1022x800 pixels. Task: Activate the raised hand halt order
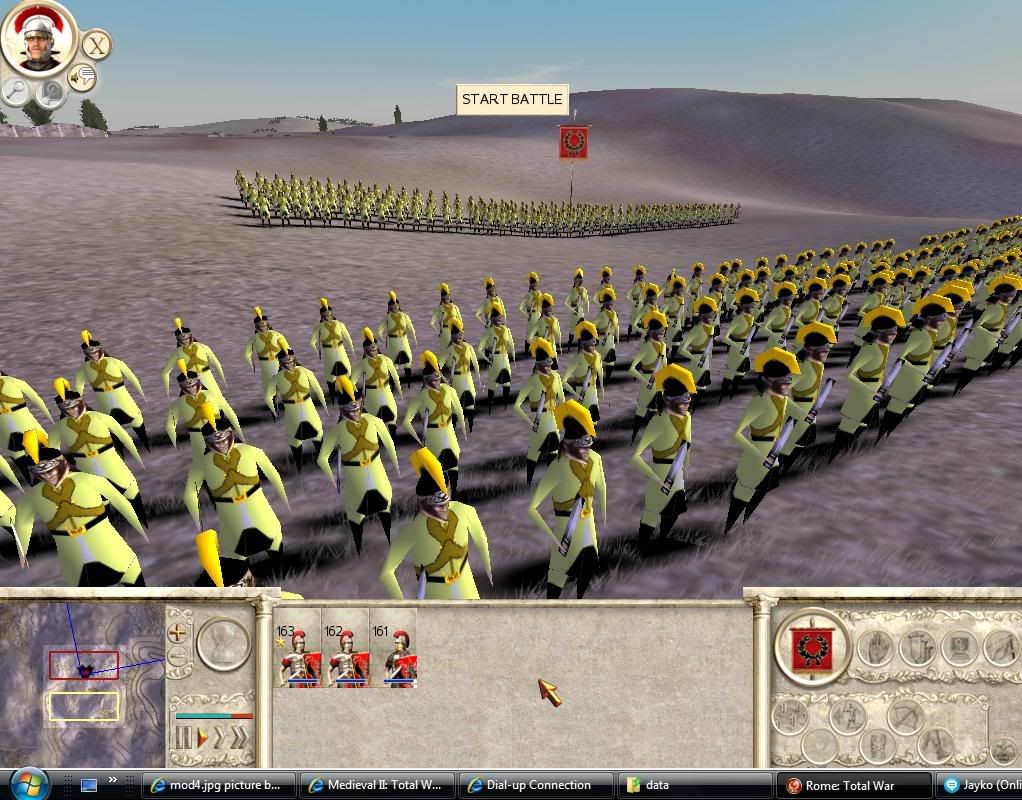[x=874, y=648]
